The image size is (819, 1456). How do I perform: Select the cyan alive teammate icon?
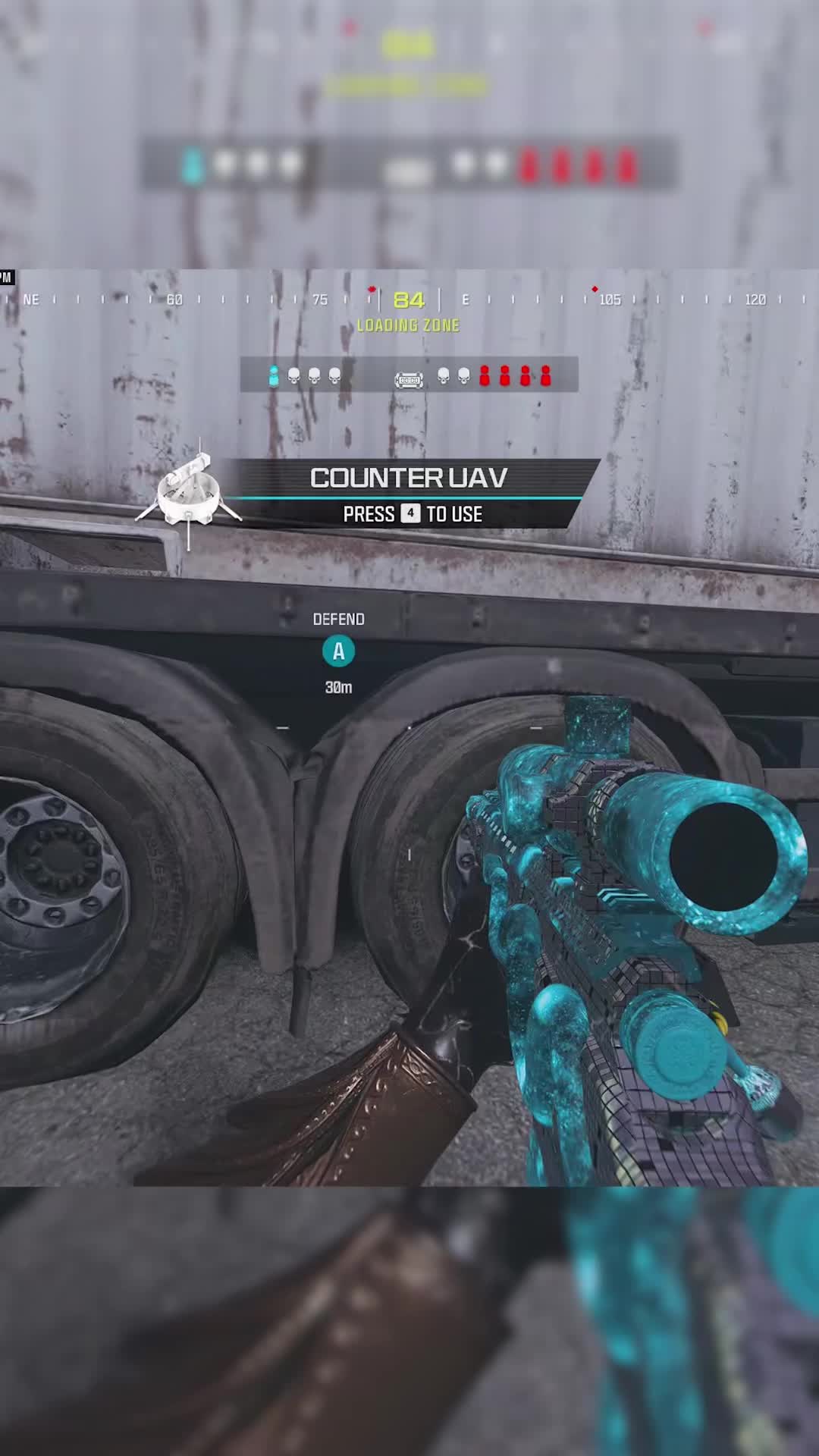tap(274, 375)
